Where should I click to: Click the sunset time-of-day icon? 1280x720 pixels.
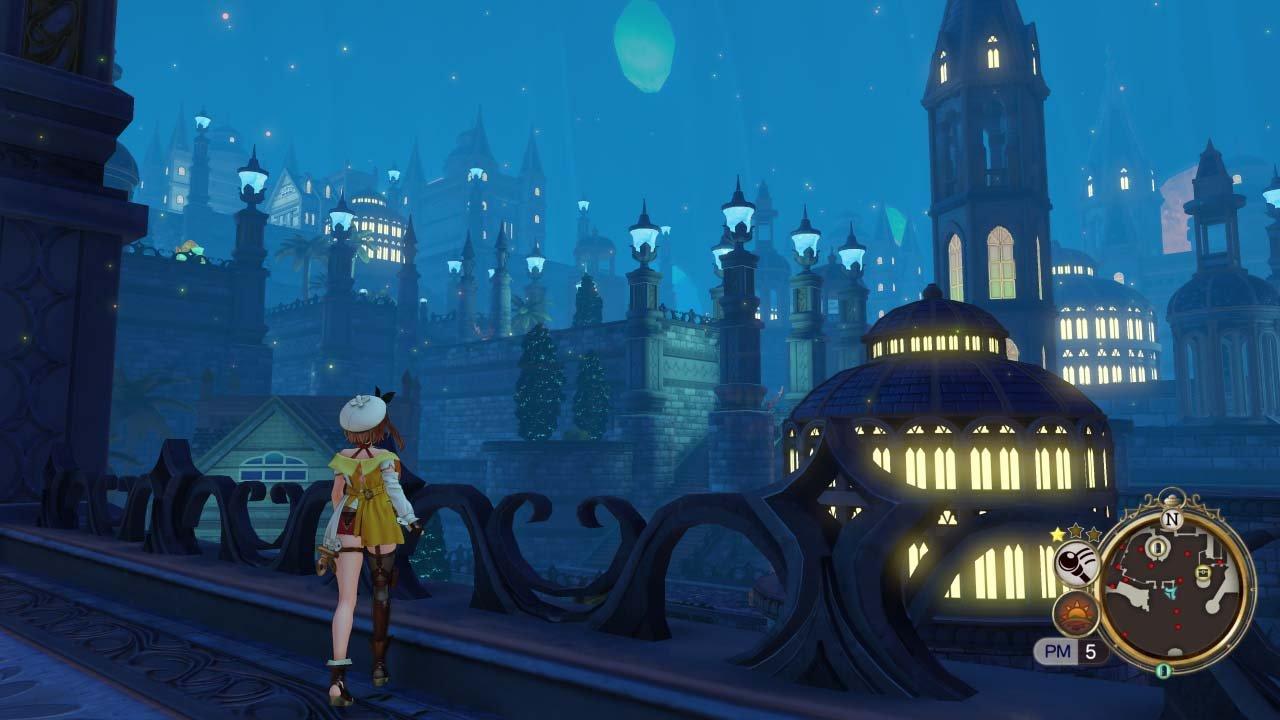click(x=1075, y=612)
